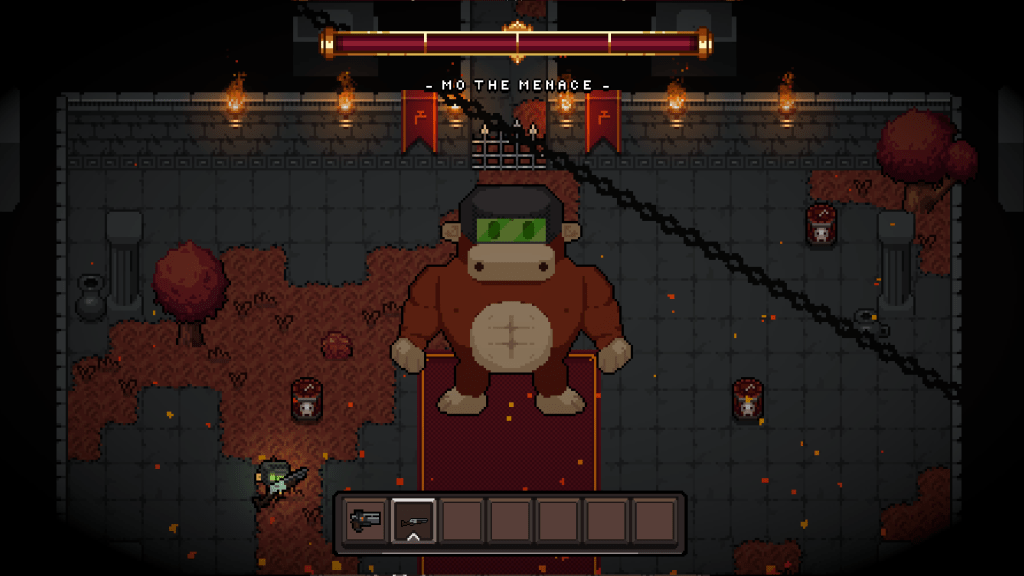The width and height of the screenshot is (1024, 576).
Task: Choose the highlighted shotgun hotbar slot
Action: (x=413, y=520)
